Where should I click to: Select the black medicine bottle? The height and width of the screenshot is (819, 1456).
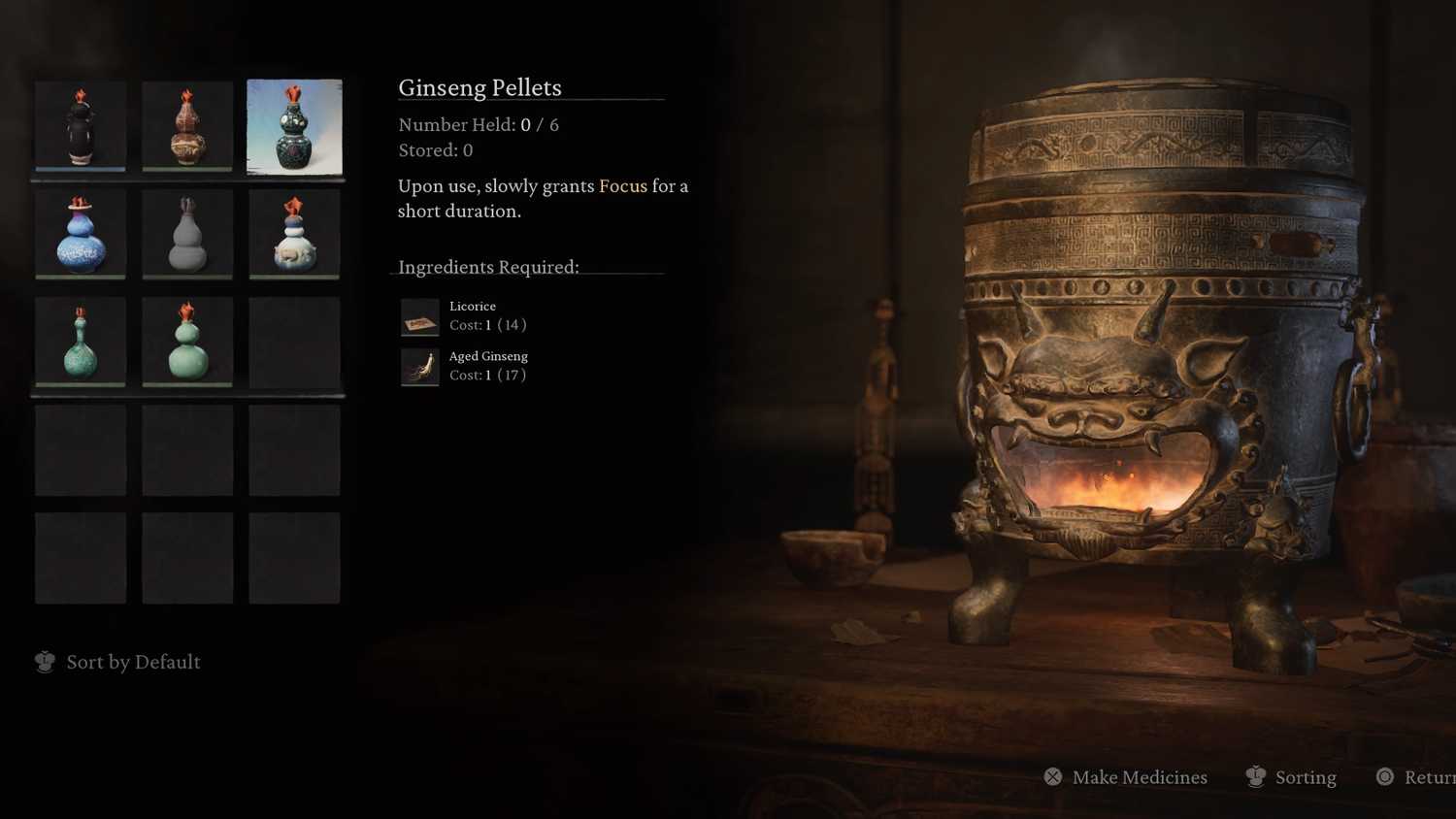tap(81, 126)
